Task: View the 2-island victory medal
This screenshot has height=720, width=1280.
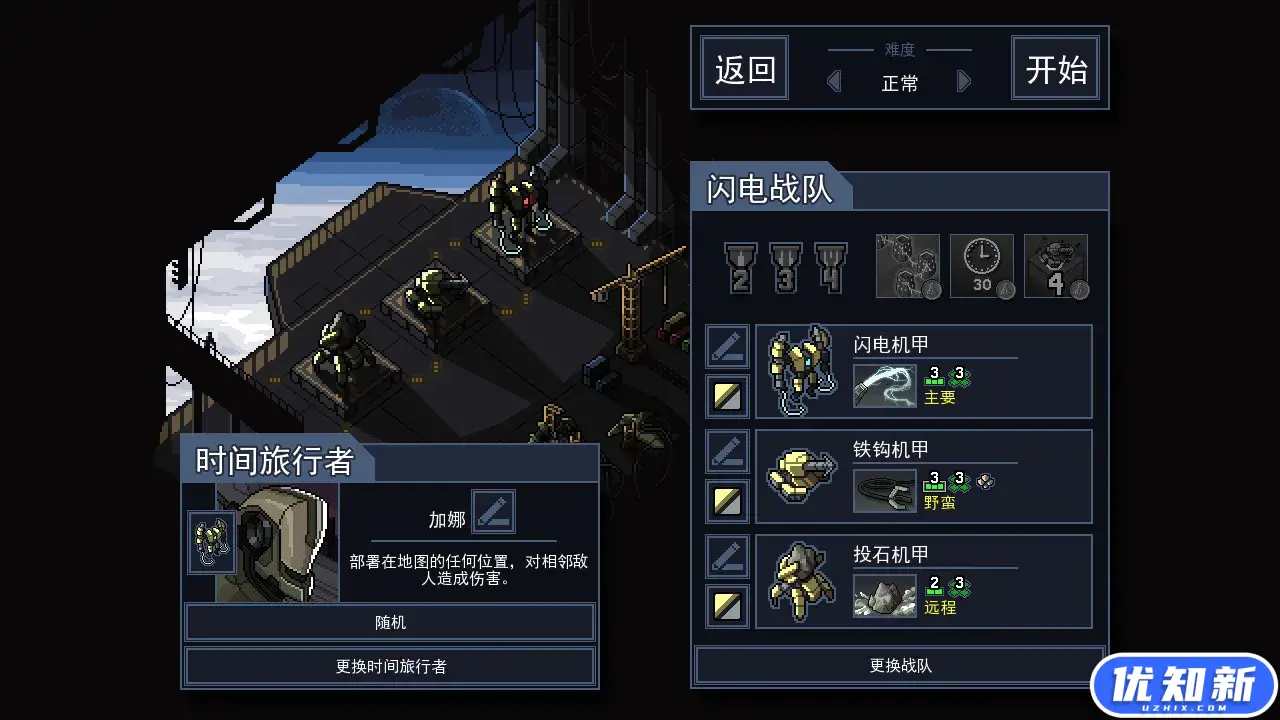Action: point(741,265)
